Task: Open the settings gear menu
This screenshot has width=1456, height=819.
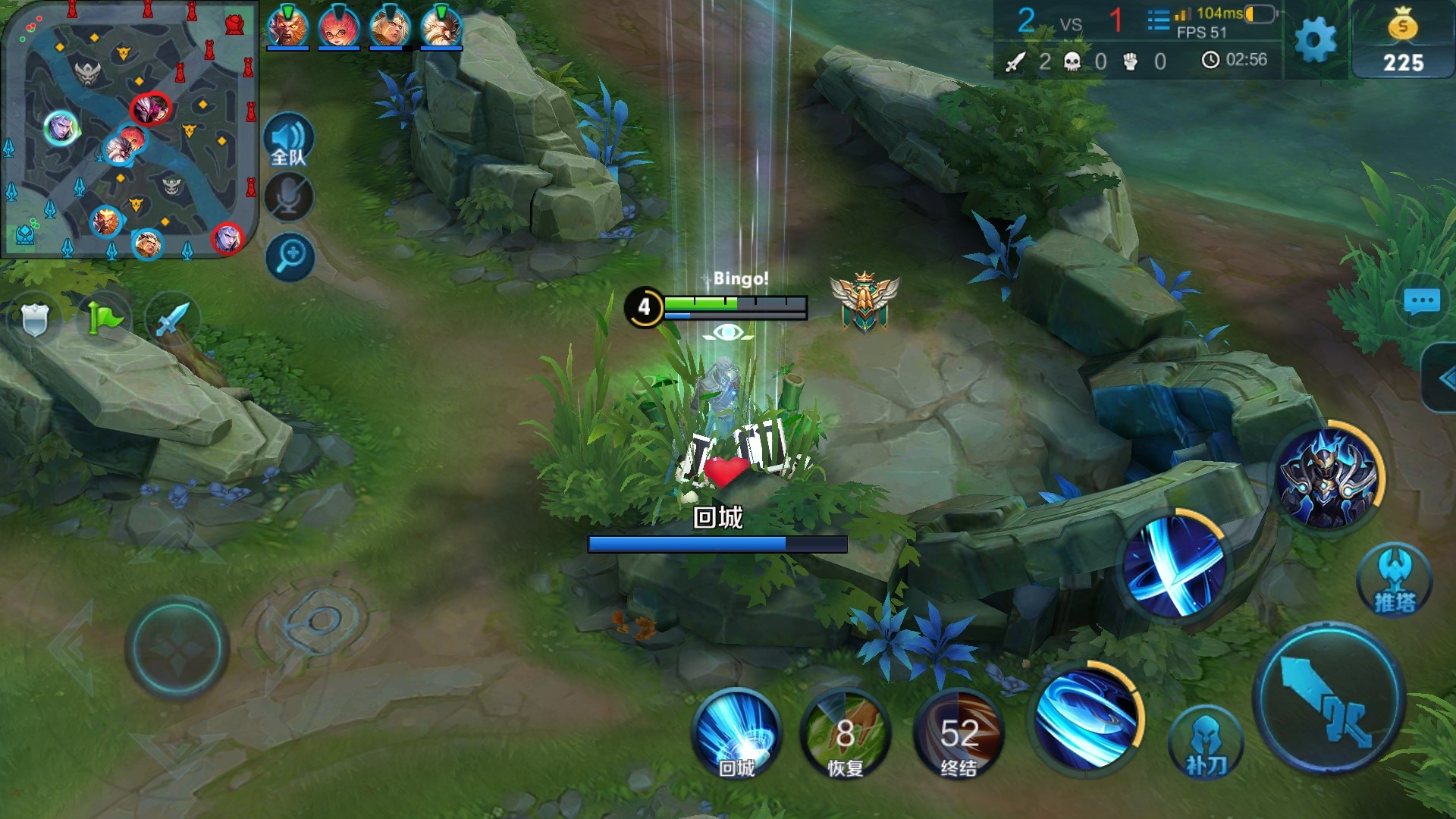Action: pos(1315,39)
